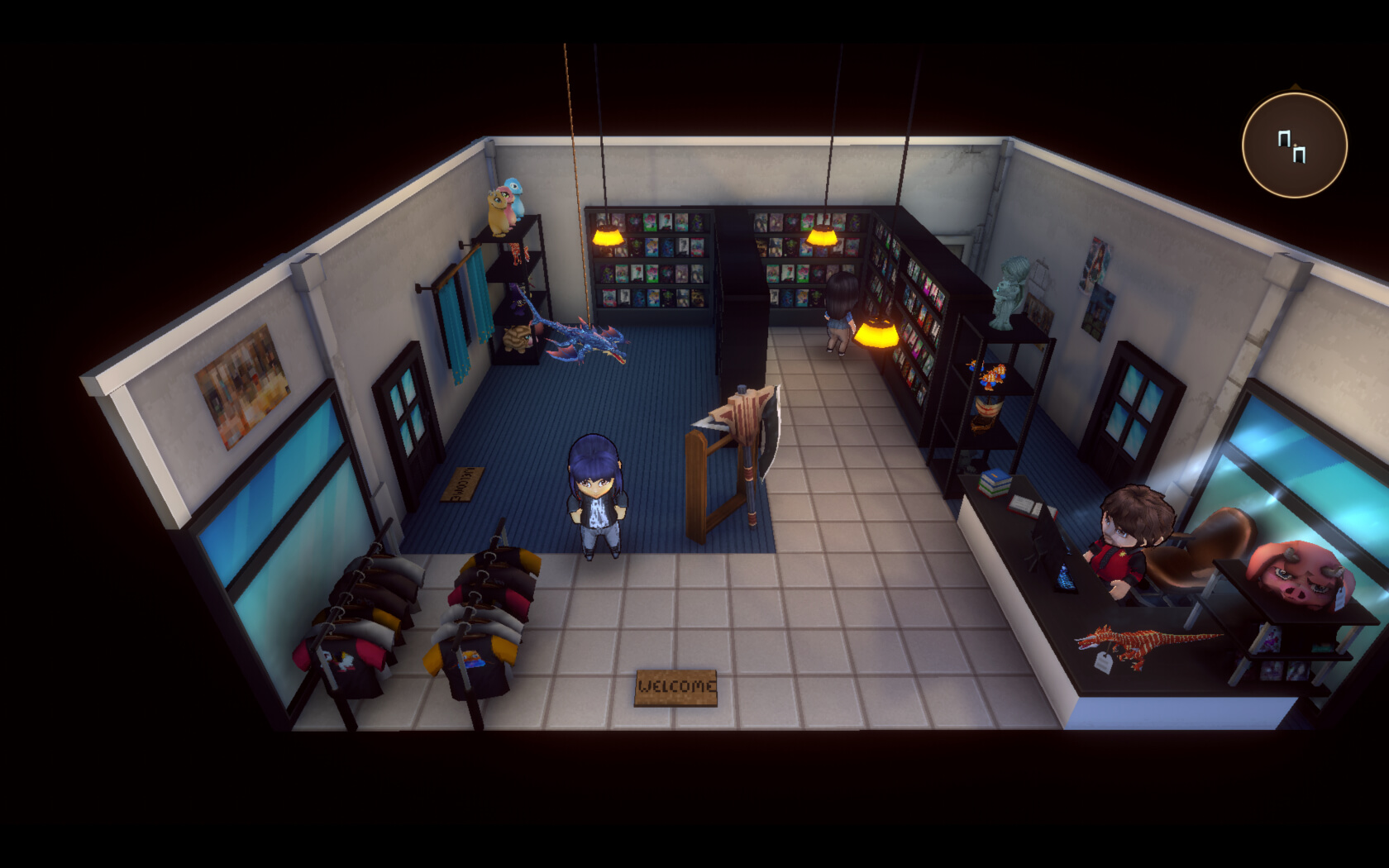This screenshot has height=868, width=1389.
Task: Click the circular minimap compass
Action: point(1294,145)
